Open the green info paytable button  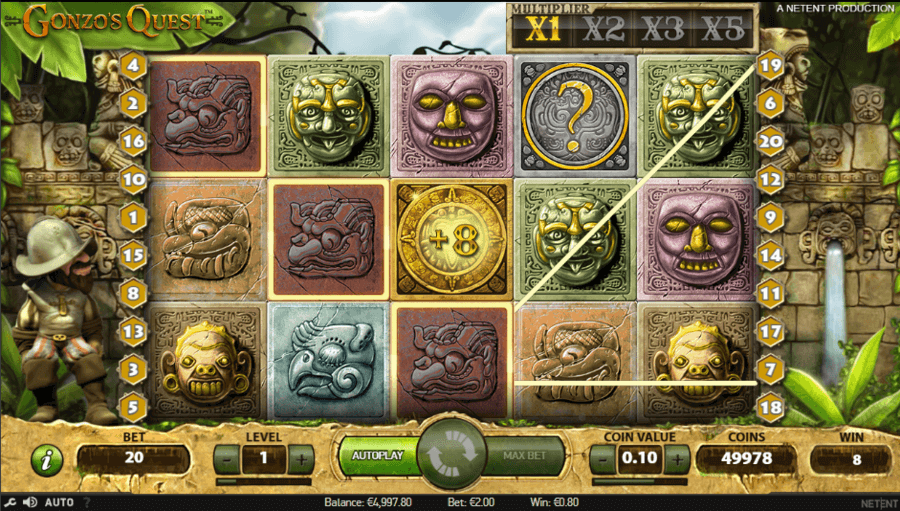click(x=47, y=459)
